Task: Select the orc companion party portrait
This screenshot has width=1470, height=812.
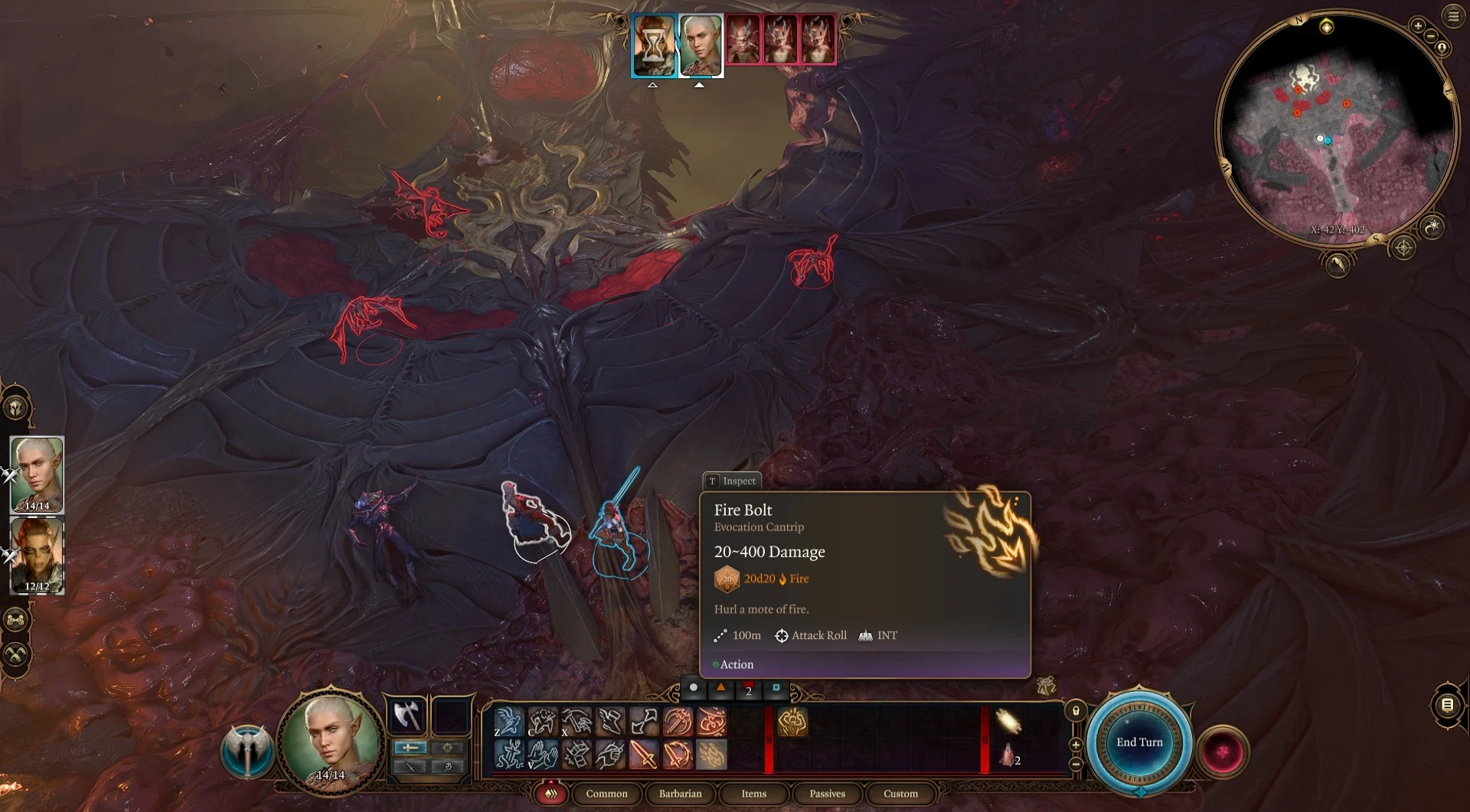Action: click(37, 556)
